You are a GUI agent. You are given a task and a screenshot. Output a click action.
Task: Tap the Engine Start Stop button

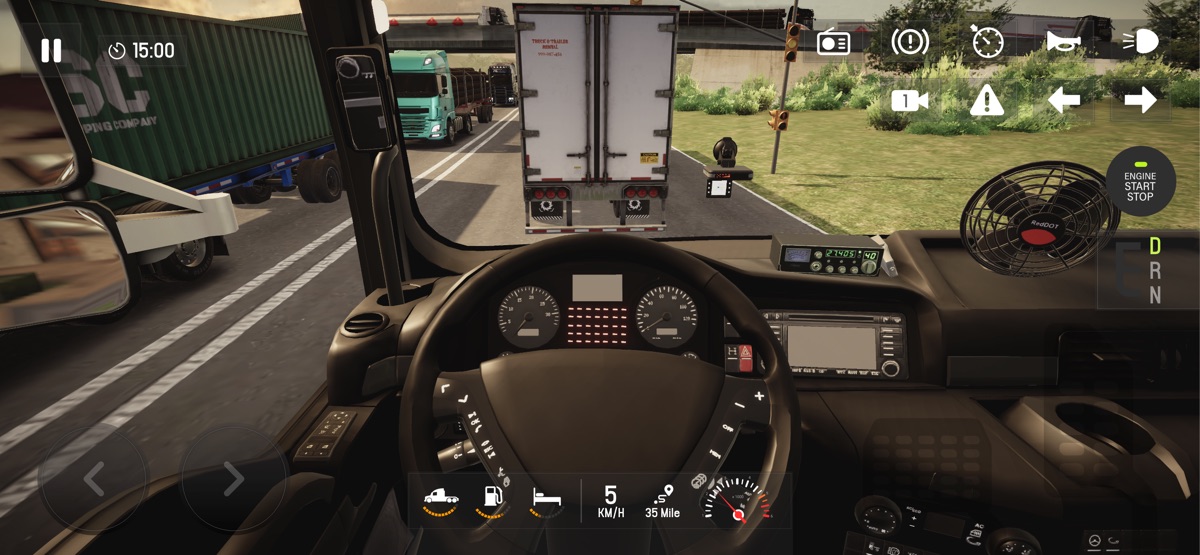[x=1140, y=181]
